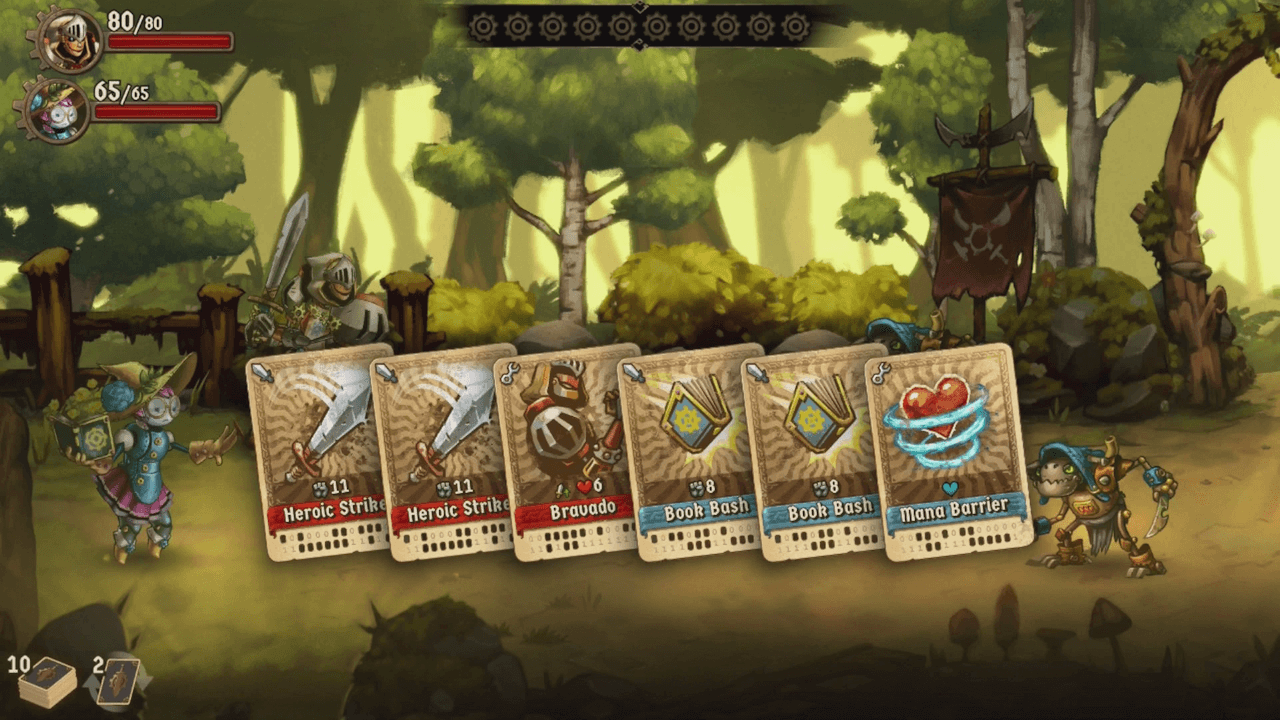Open the draw pile deck showing 10

48,682
